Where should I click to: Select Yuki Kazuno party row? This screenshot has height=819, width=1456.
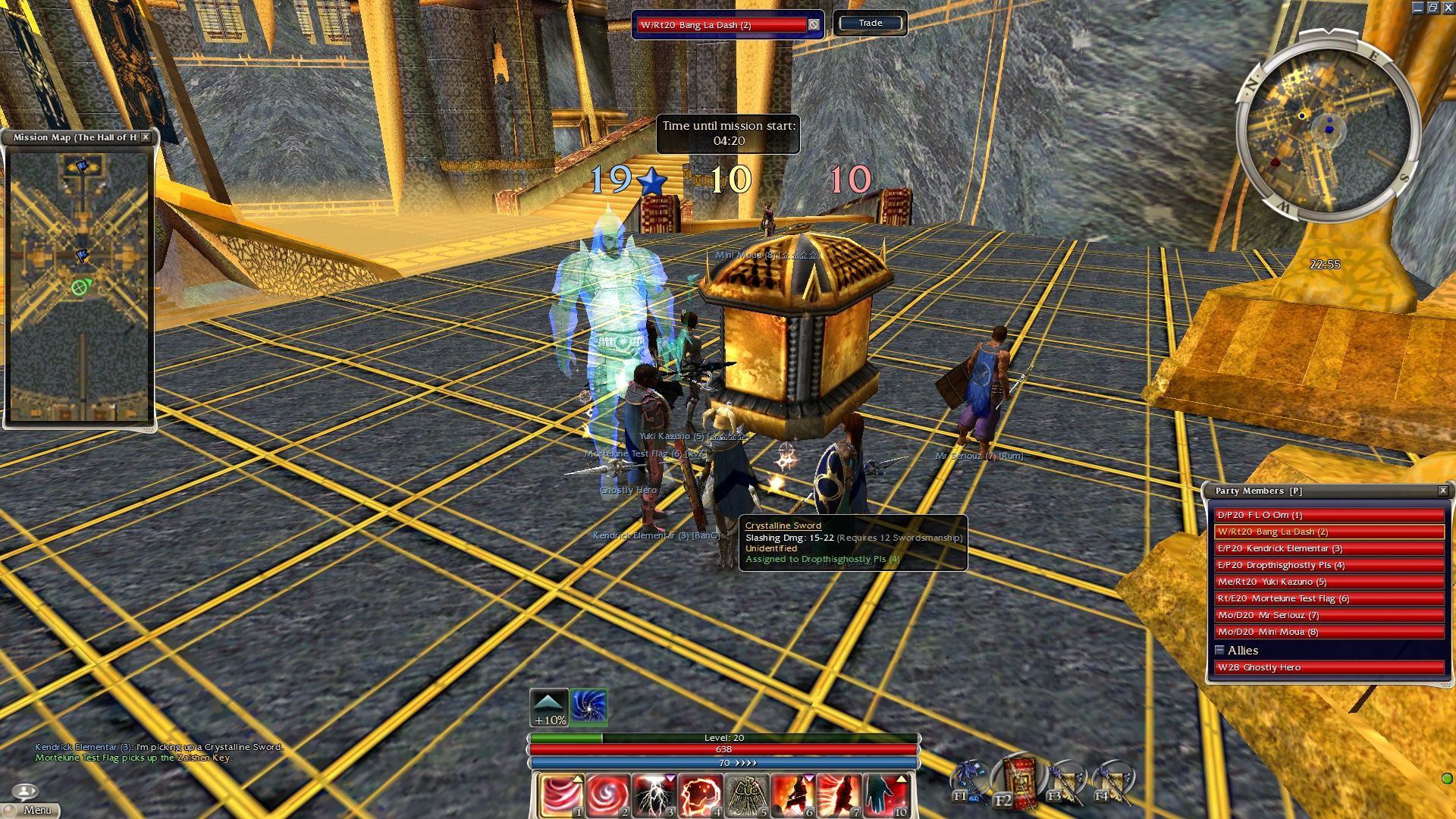click(1329, 582)
